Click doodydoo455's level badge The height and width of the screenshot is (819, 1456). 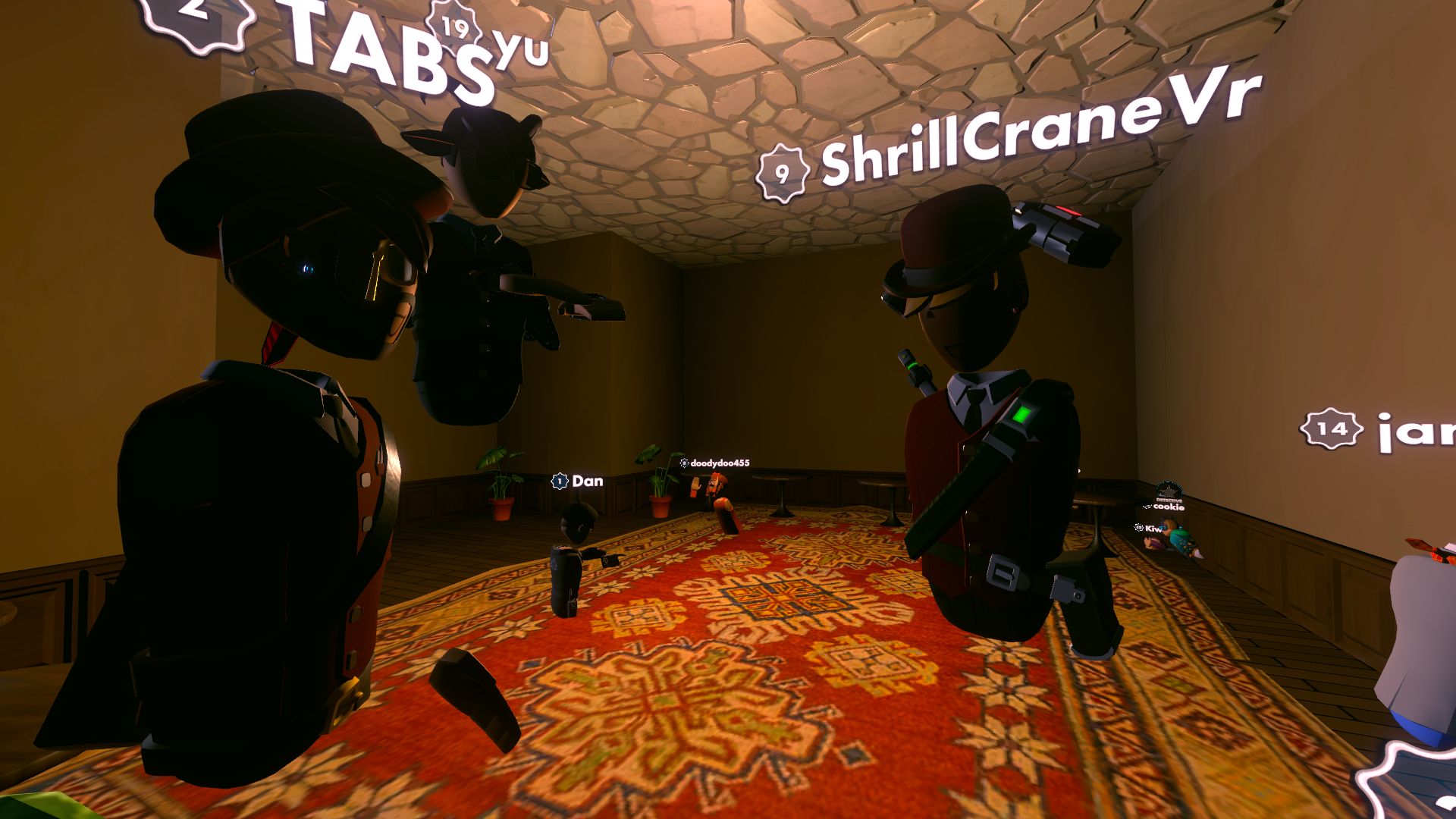(x=684, y=463)
